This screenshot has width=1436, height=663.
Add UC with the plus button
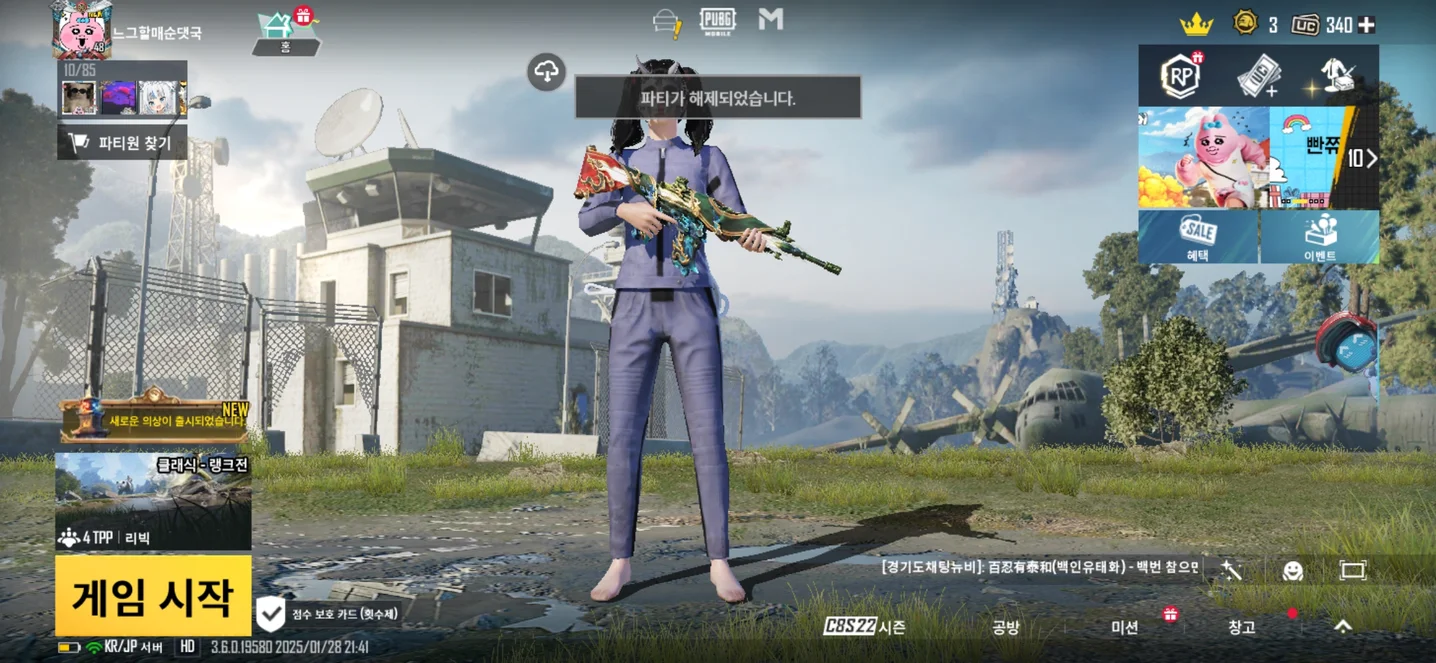coord(1366,25)
